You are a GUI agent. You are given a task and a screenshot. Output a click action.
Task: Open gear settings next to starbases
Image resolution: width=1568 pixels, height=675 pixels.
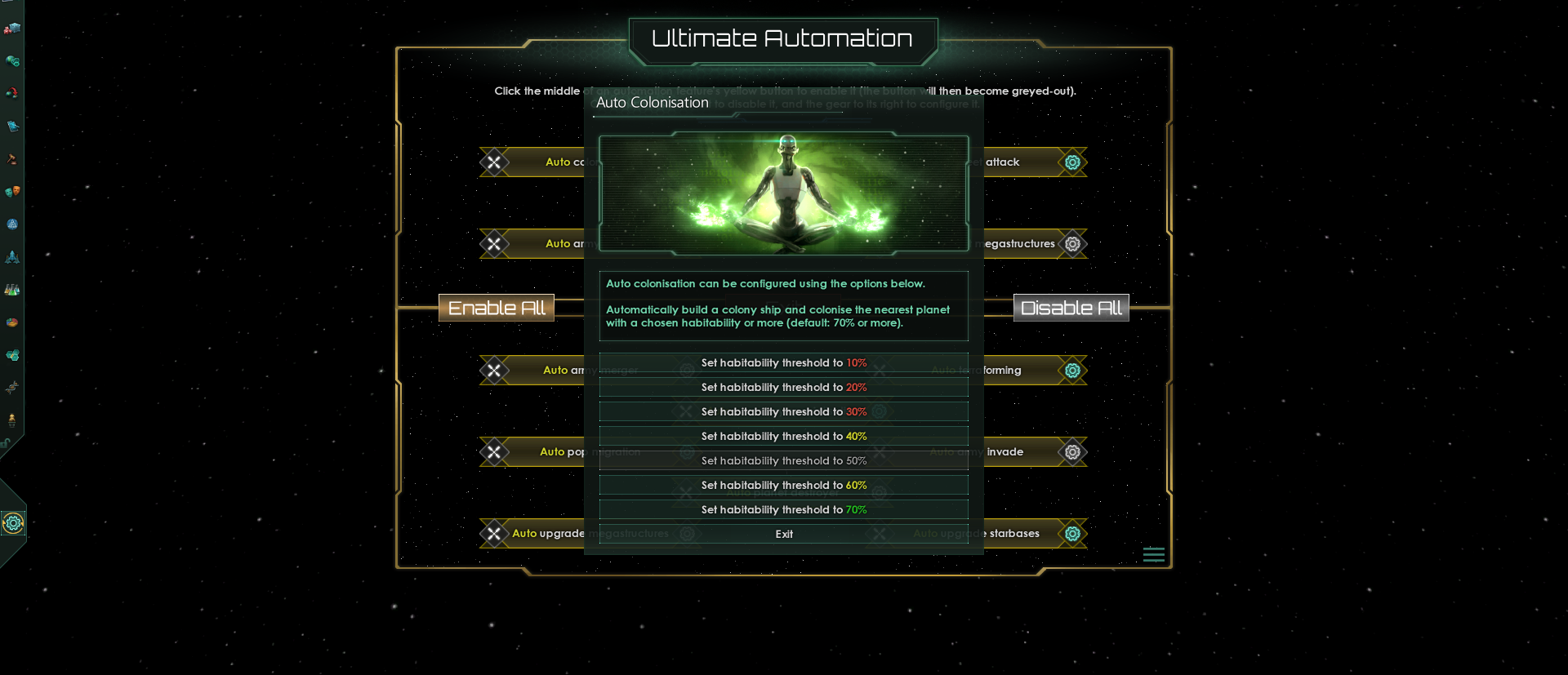[1072, 534]
